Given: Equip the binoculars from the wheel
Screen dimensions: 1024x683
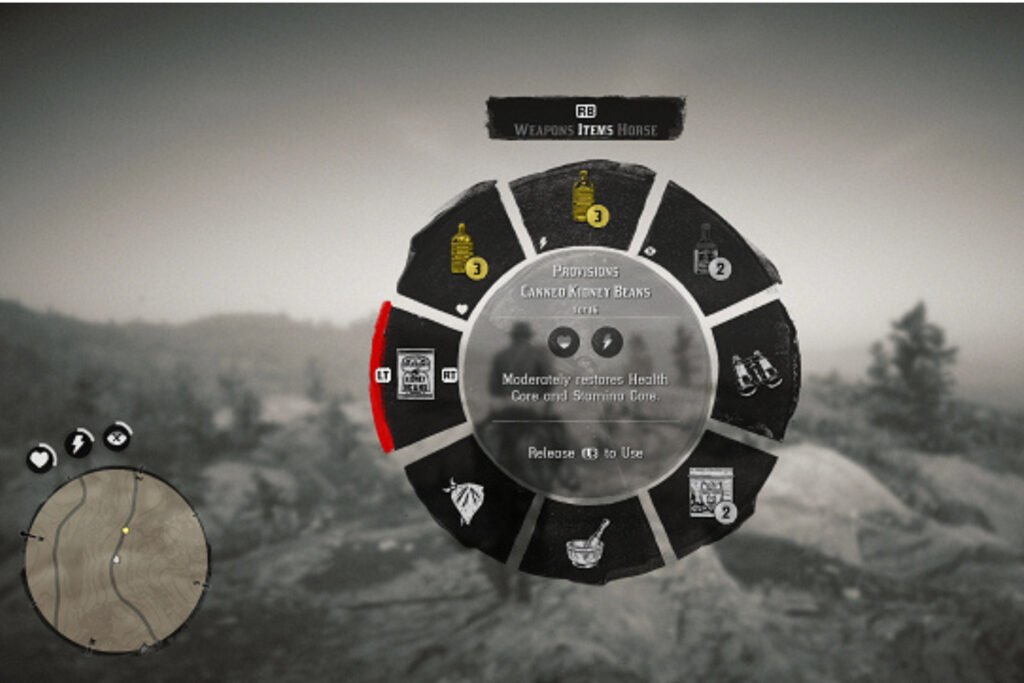Looking at the screenshot, I should point(755,373).
